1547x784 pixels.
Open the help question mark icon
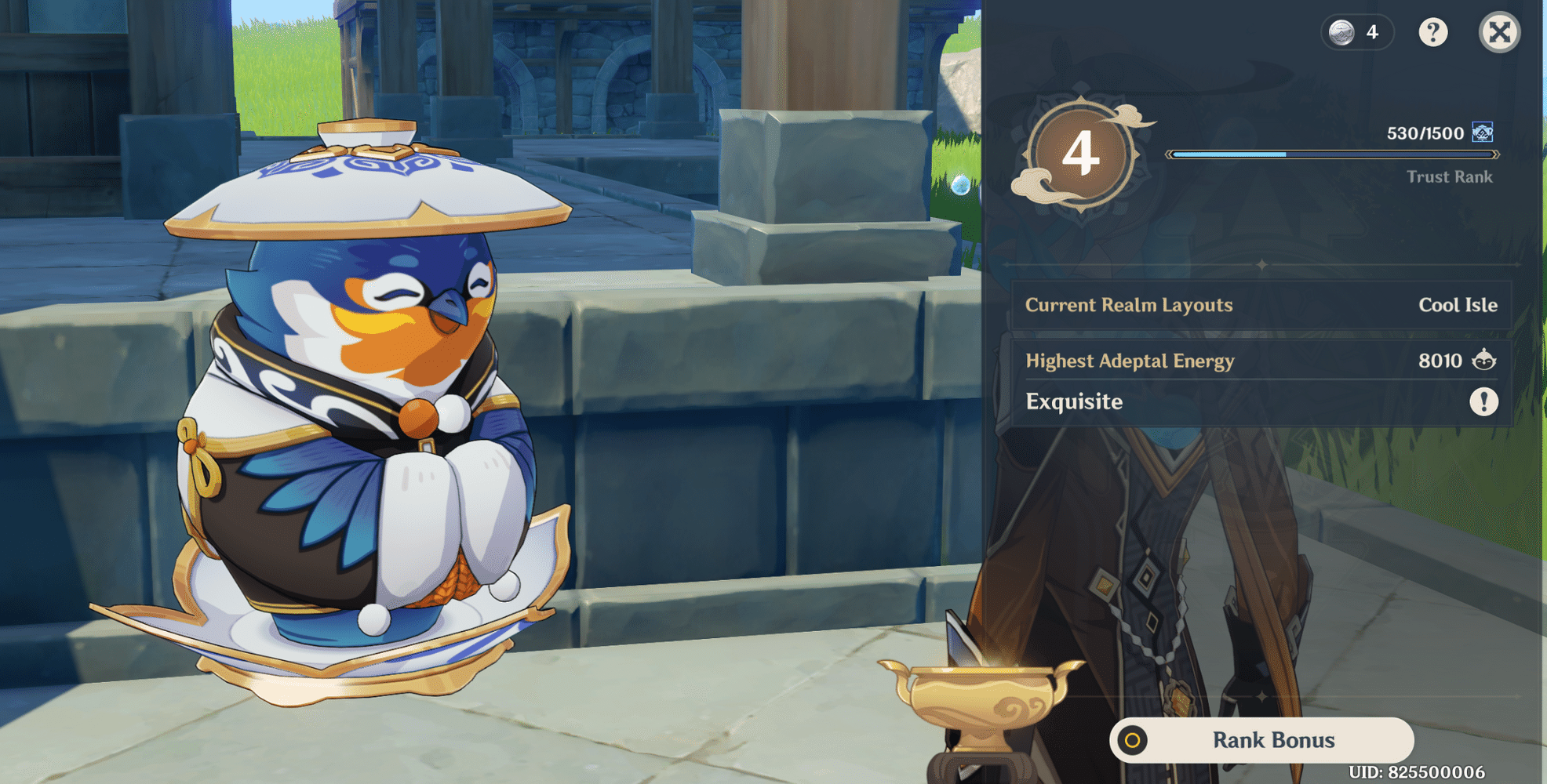click(1433, 32)
